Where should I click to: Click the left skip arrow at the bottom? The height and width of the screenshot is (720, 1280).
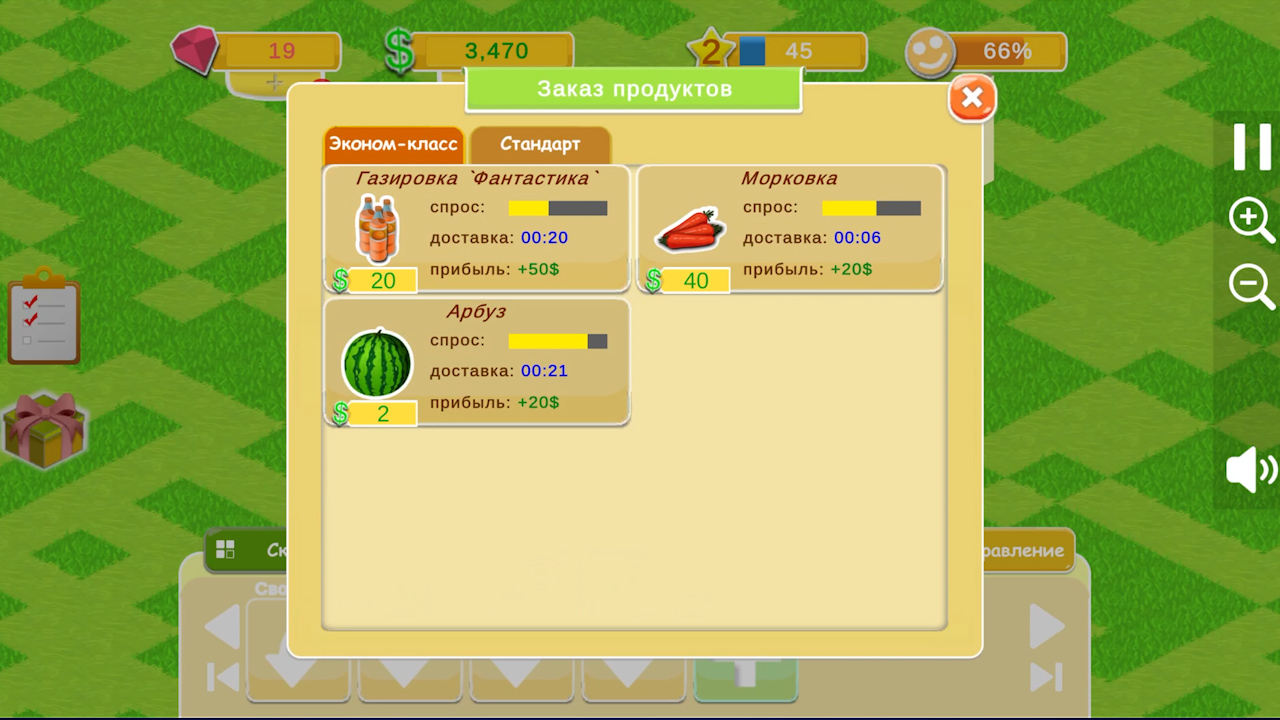point(222,678)
